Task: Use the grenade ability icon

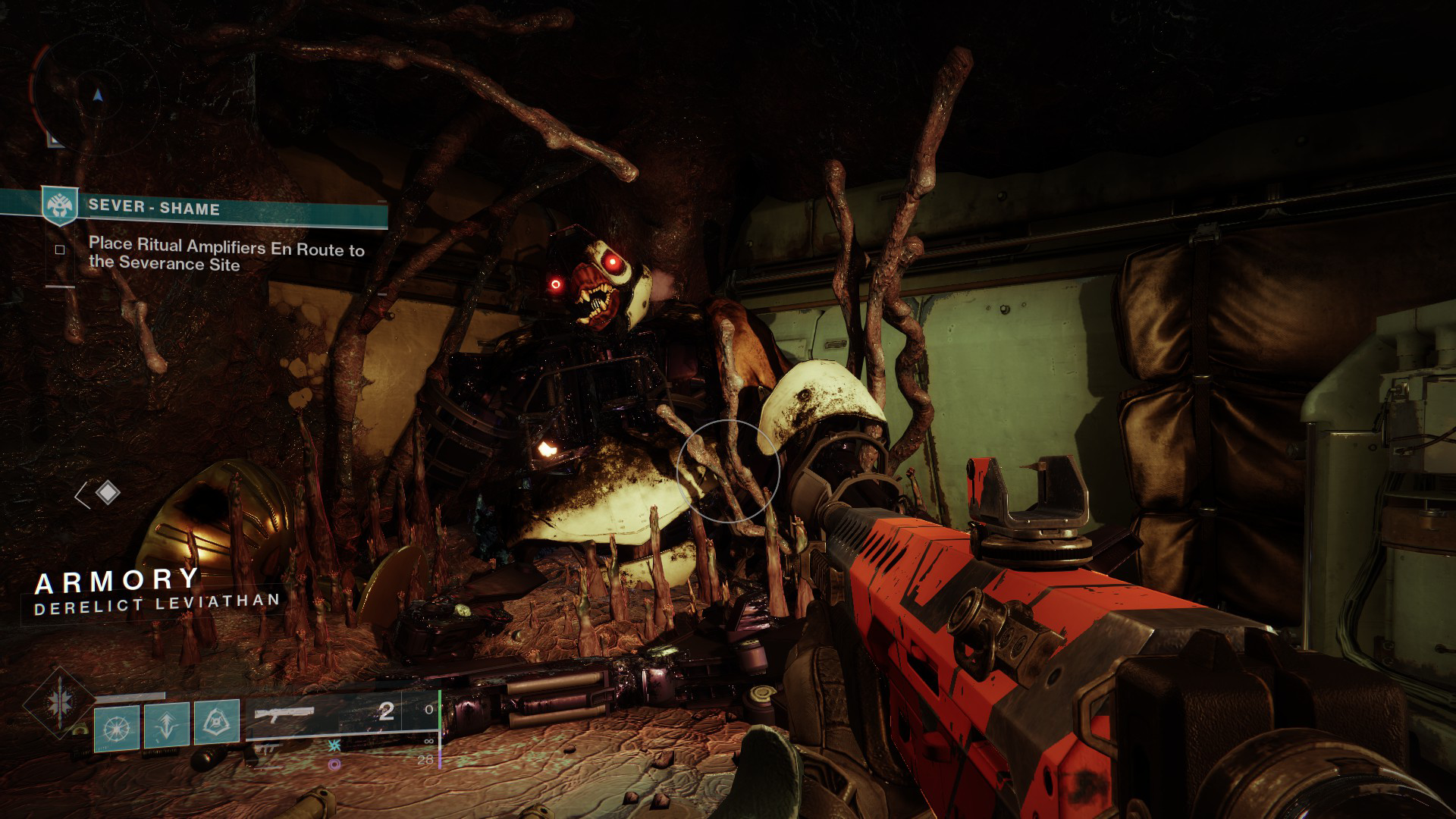Action: [x=117, y=727]
